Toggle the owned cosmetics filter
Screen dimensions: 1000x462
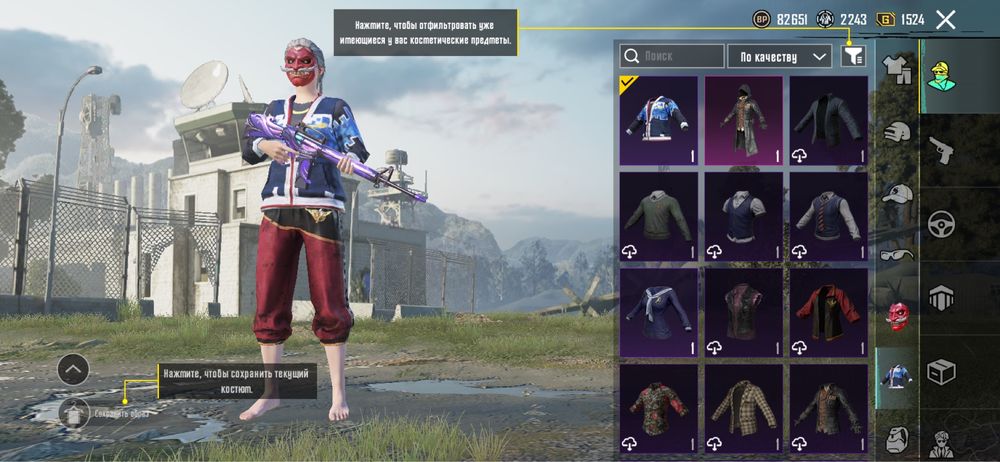pyautogui.click(x=852, y=56)
